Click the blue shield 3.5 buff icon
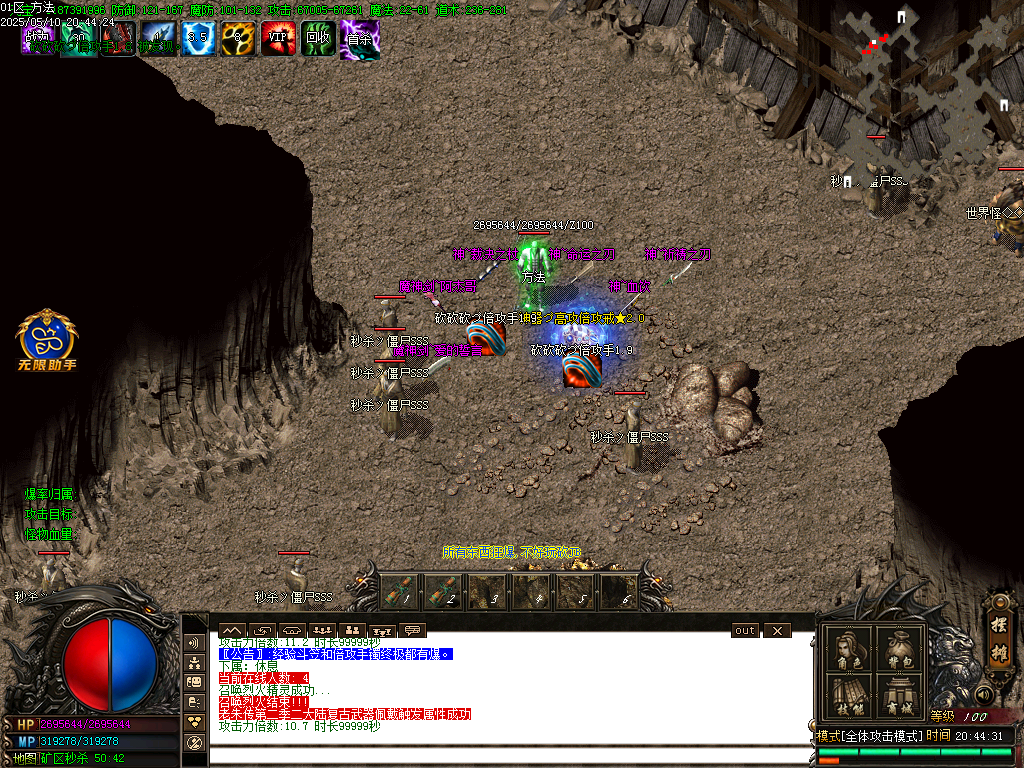Viewport: 1024px width, 768px height. (199, 38)
